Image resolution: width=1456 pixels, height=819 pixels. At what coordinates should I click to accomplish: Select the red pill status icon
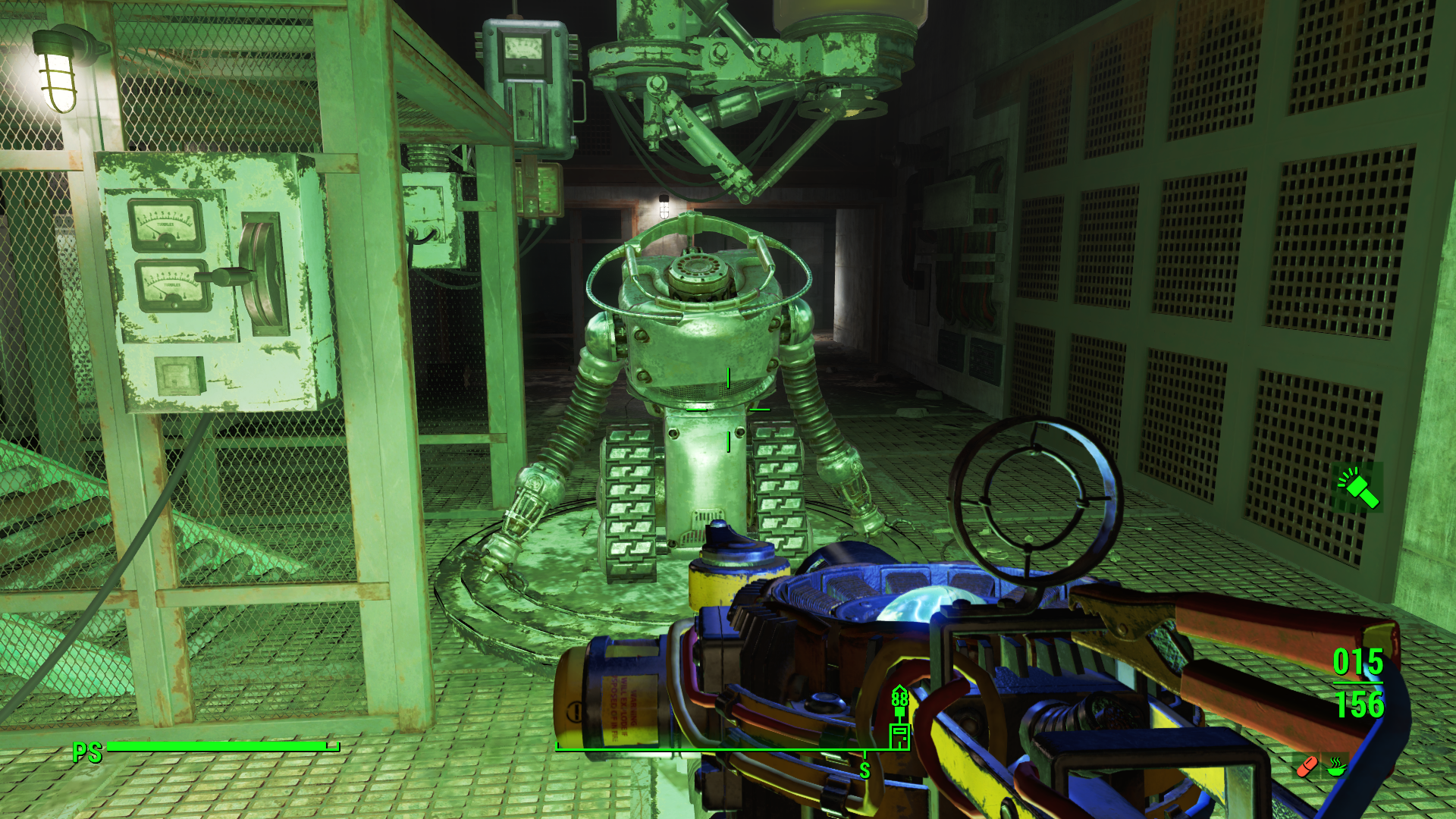coord(1307,767)
